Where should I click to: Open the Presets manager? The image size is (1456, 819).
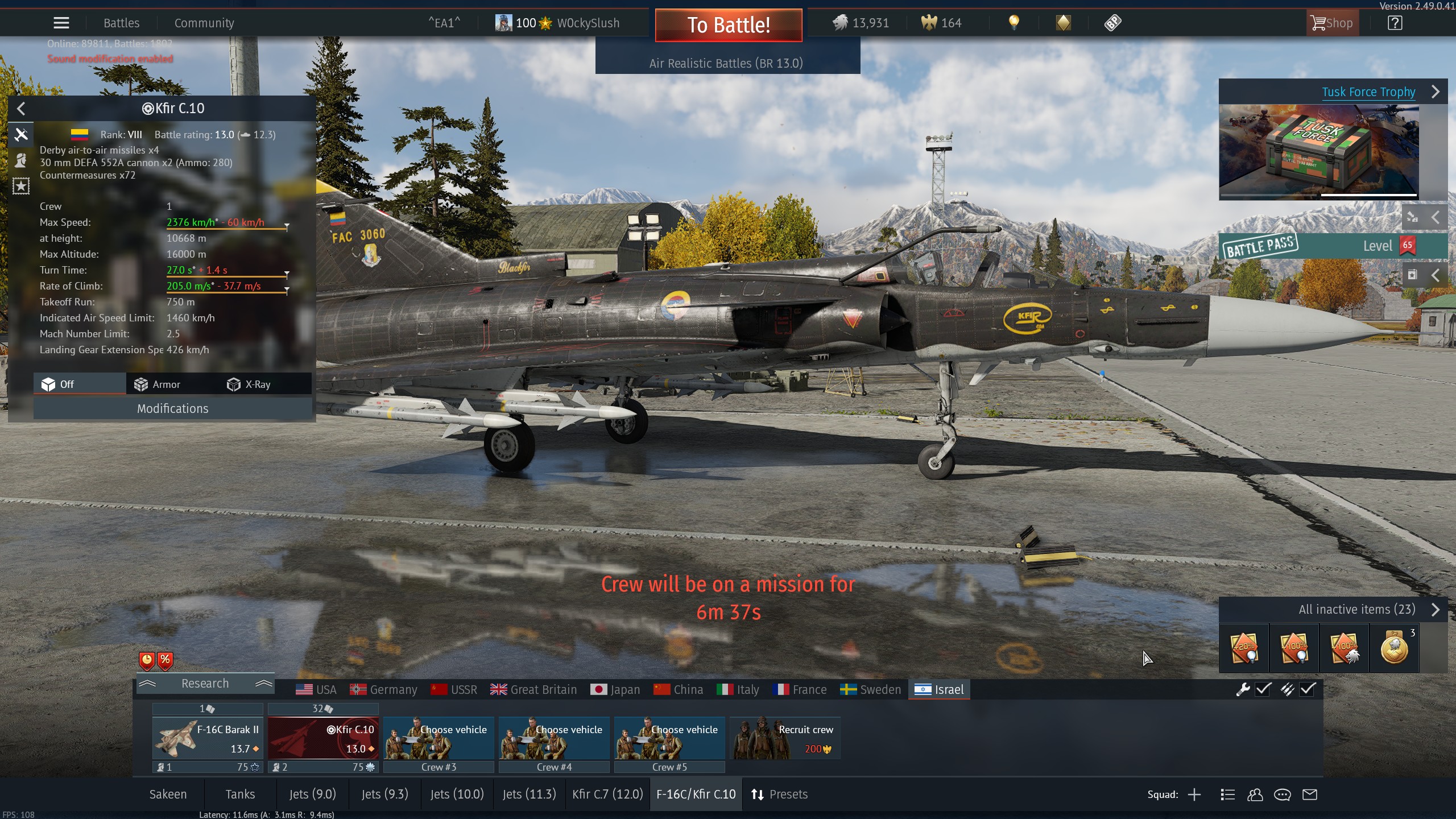(x=779, y=794)
